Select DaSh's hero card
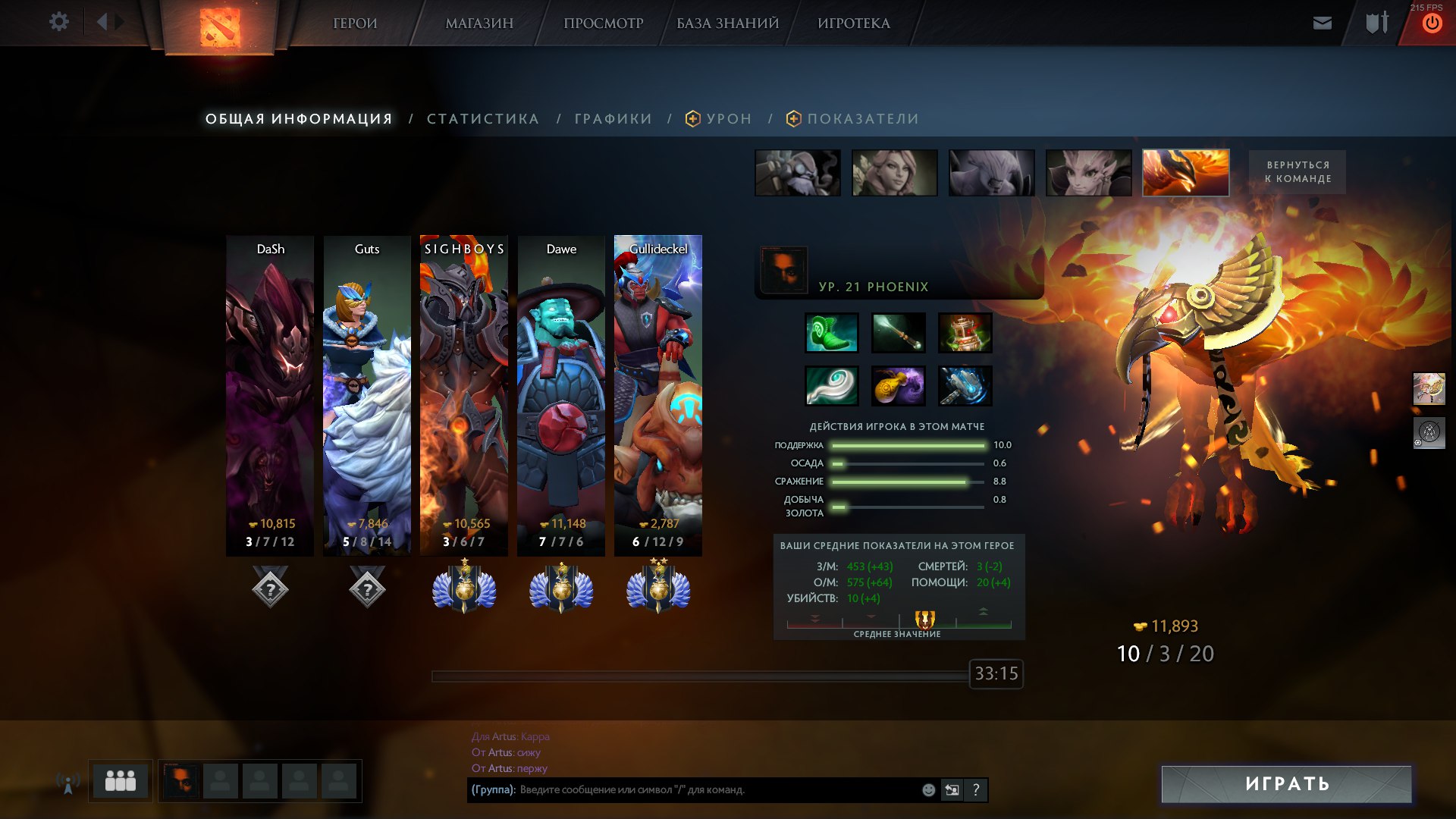Screen dimensions: 1456x819 tap(270, 394)
